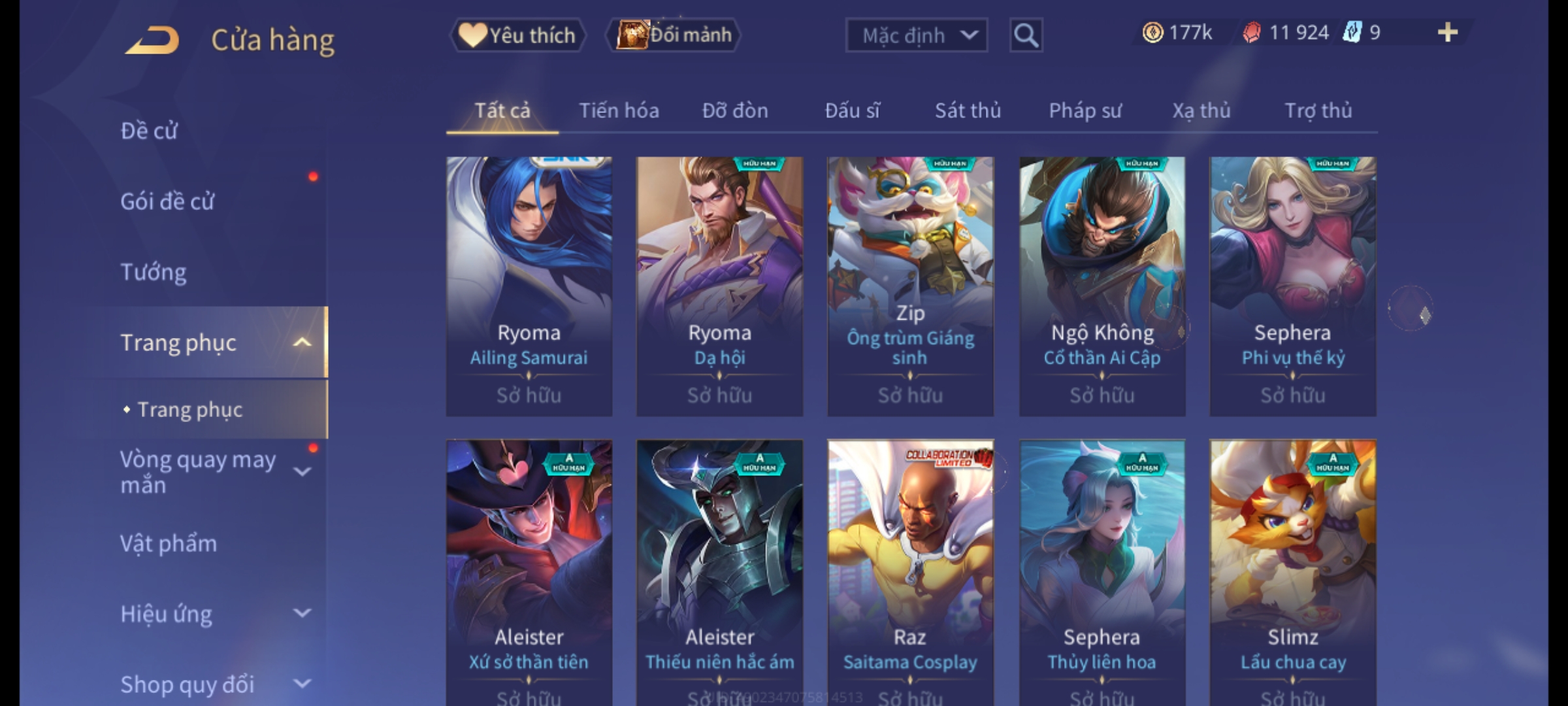Go to the Tướng section

click(154, 272)
